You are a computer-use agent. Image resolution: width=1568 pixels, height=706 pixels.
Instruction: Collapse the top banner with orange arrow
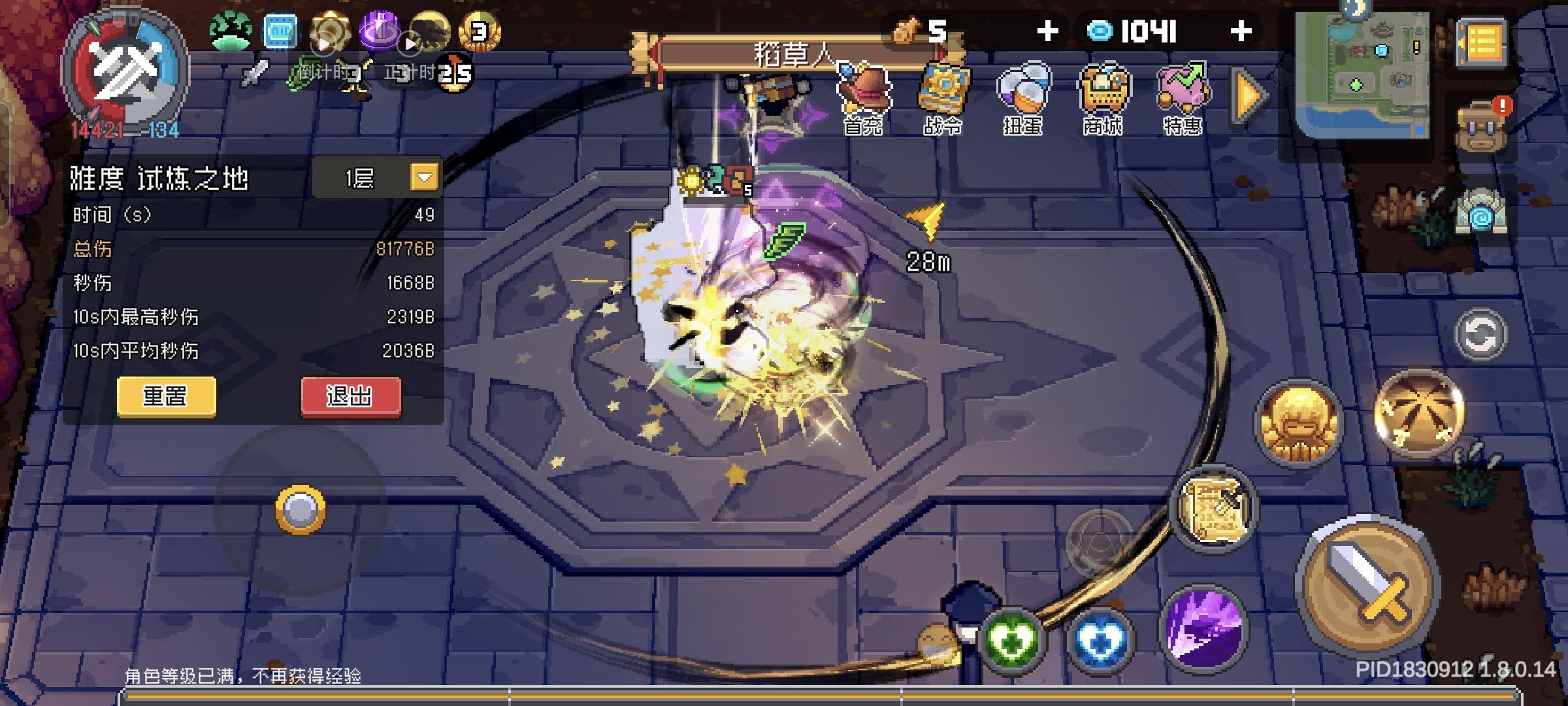click(x=1245, y=95)
